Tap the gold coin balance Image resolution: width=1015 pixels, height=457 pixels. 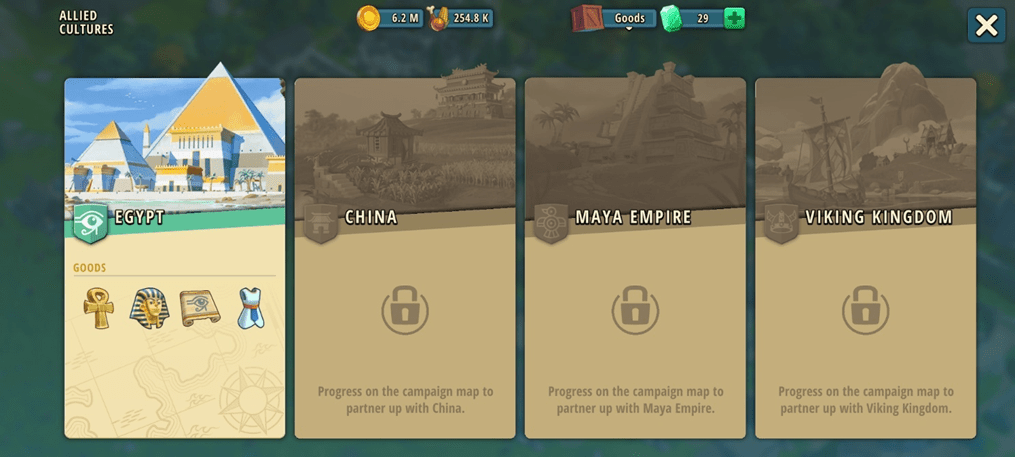coord(391,18)
